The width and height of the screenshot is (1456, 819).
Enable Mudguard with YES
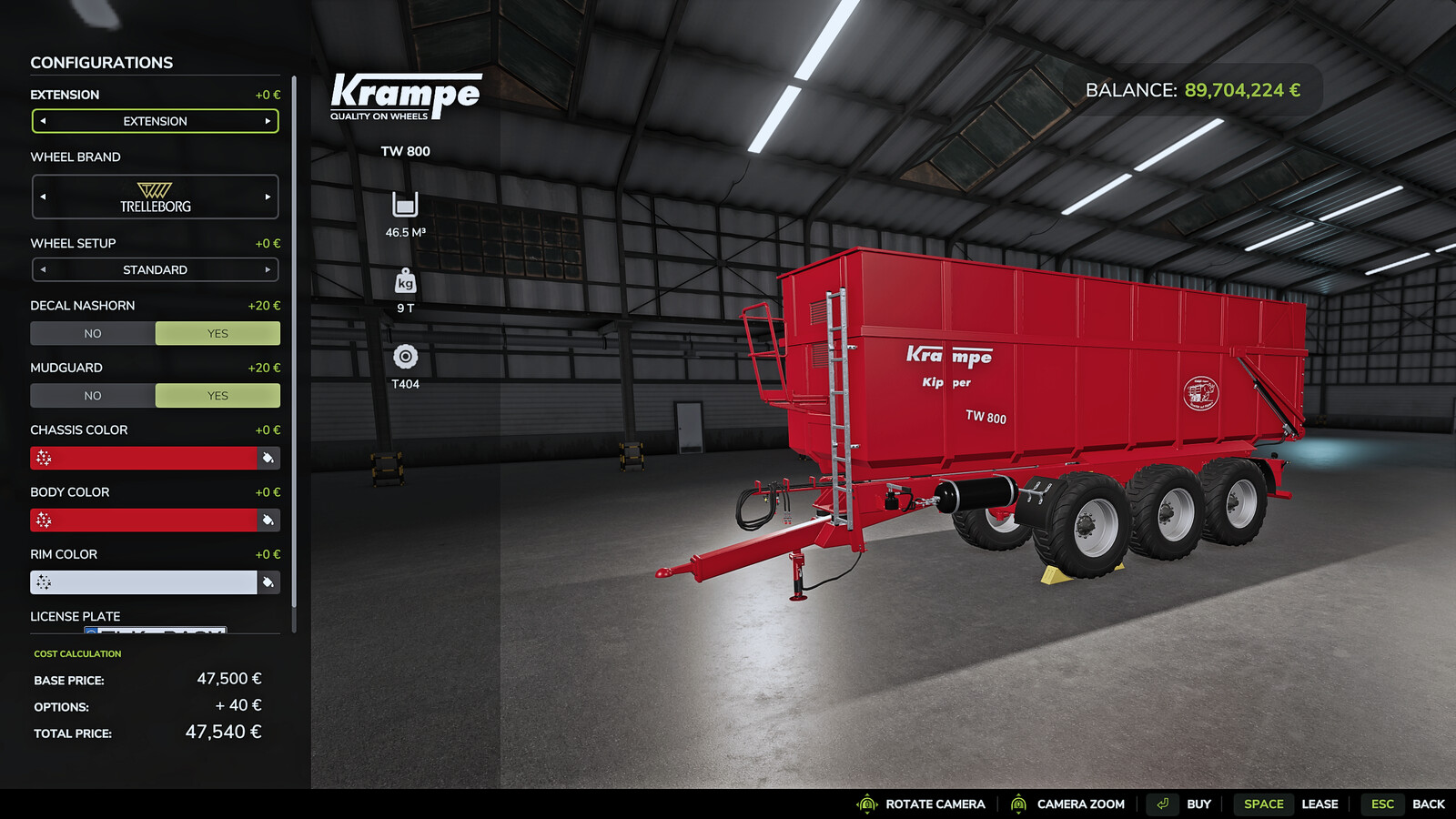(x=217, y=395)
